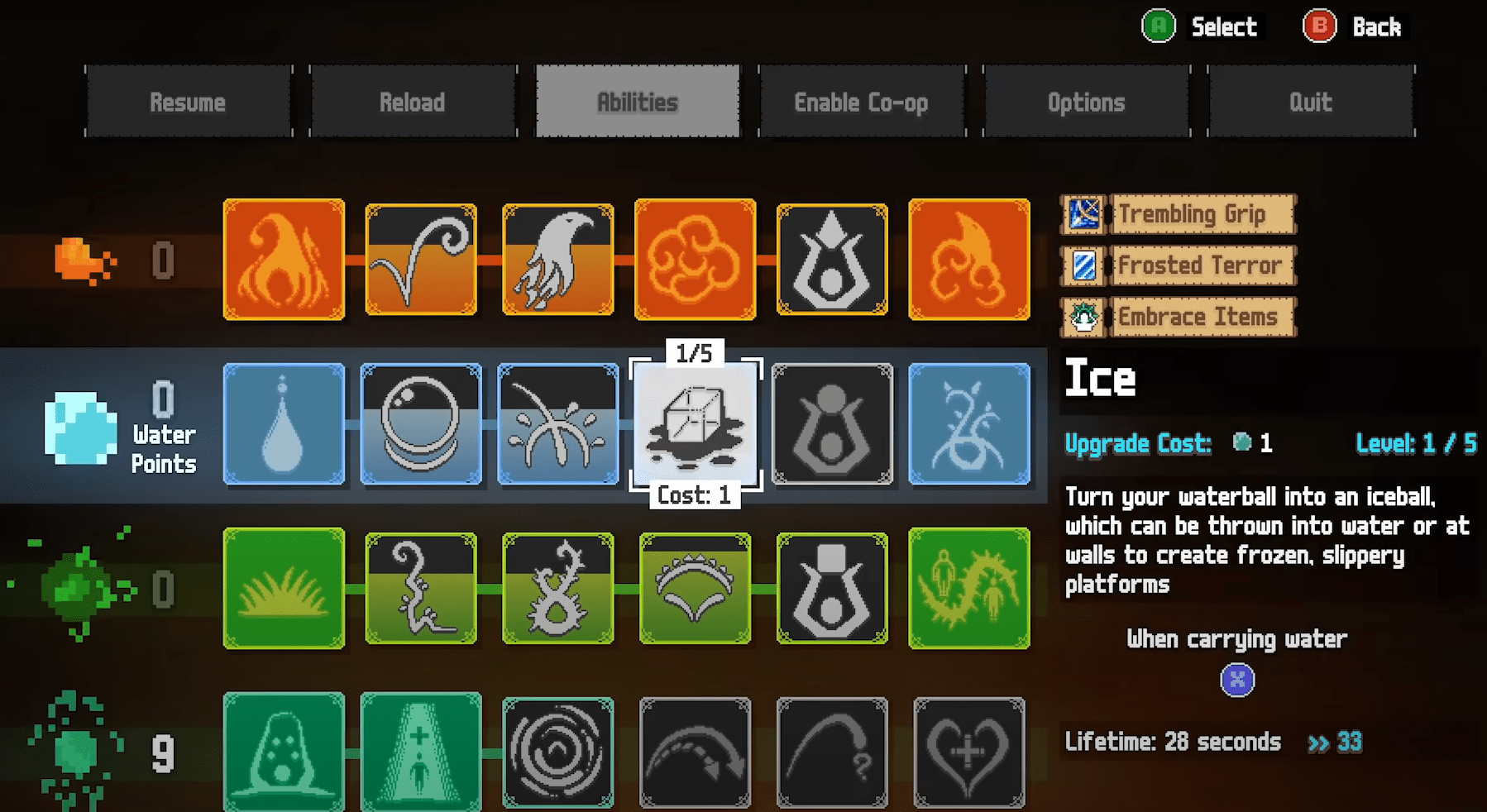The width and height of the screenshot is (1487, 812).
Task: Click the >> 33 lifetime upgrade indicator
Action: pyautogui.click(x=1333, y=742)
